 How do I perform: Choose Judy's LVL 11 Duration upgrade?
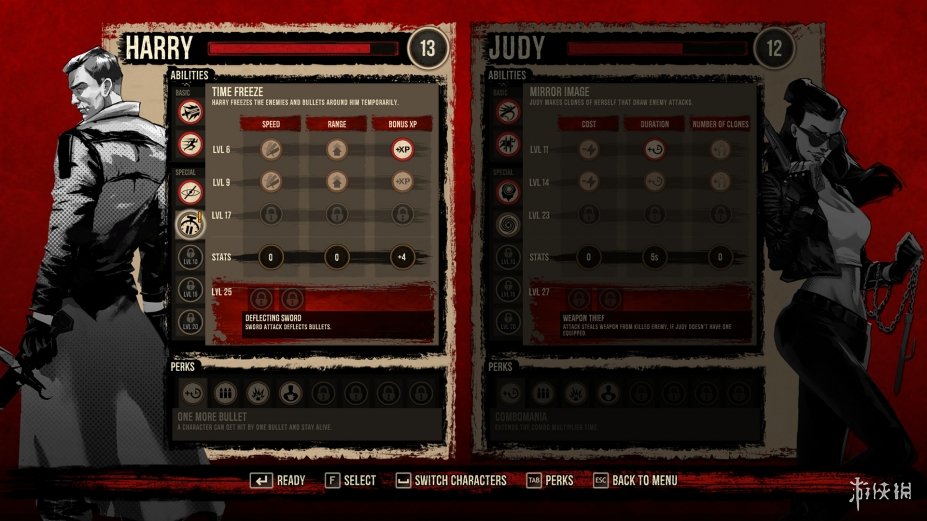coord(653,149)
